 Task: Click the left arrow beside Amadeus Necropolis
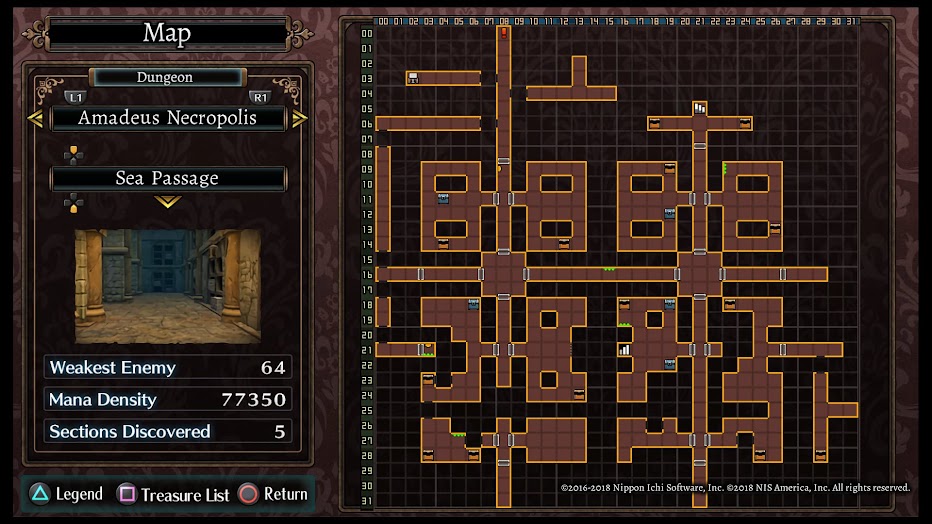click(x=35, y=118)
